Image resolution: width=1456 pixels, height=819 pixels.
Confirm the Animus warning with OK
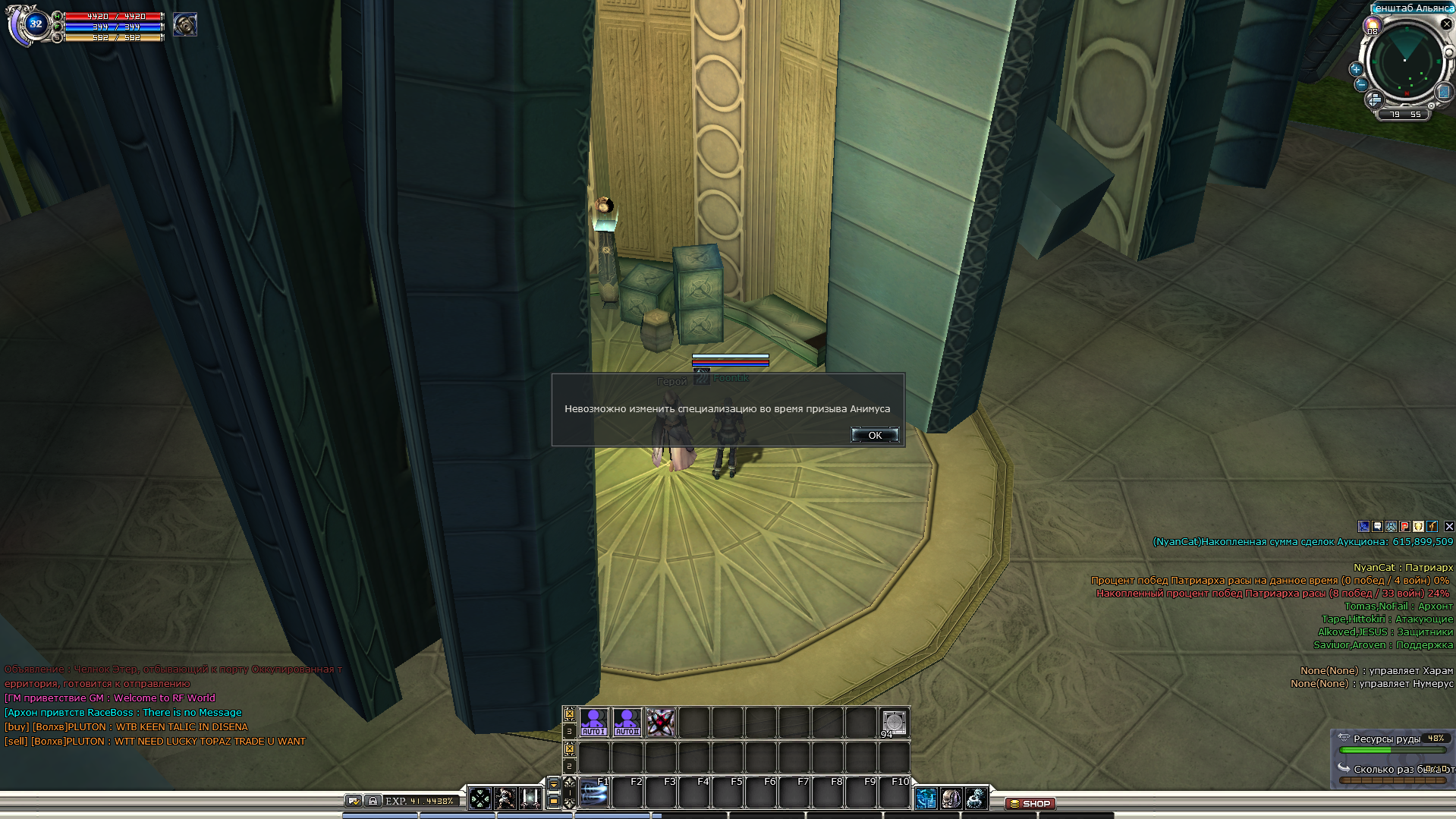click(875, 435)
